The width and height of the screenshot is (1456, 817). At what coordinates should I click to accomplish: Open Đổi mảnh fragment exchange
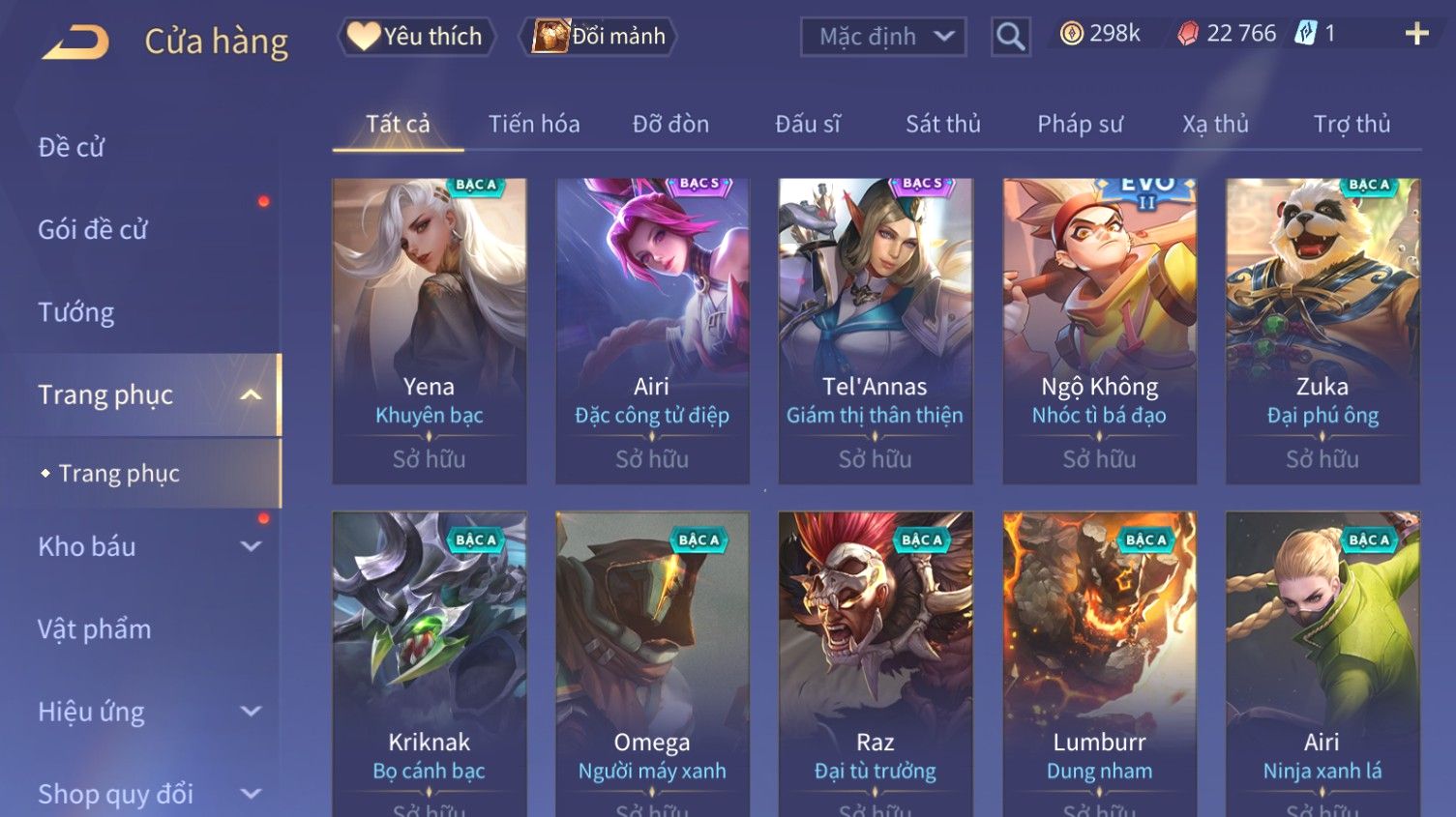[600, 37]
